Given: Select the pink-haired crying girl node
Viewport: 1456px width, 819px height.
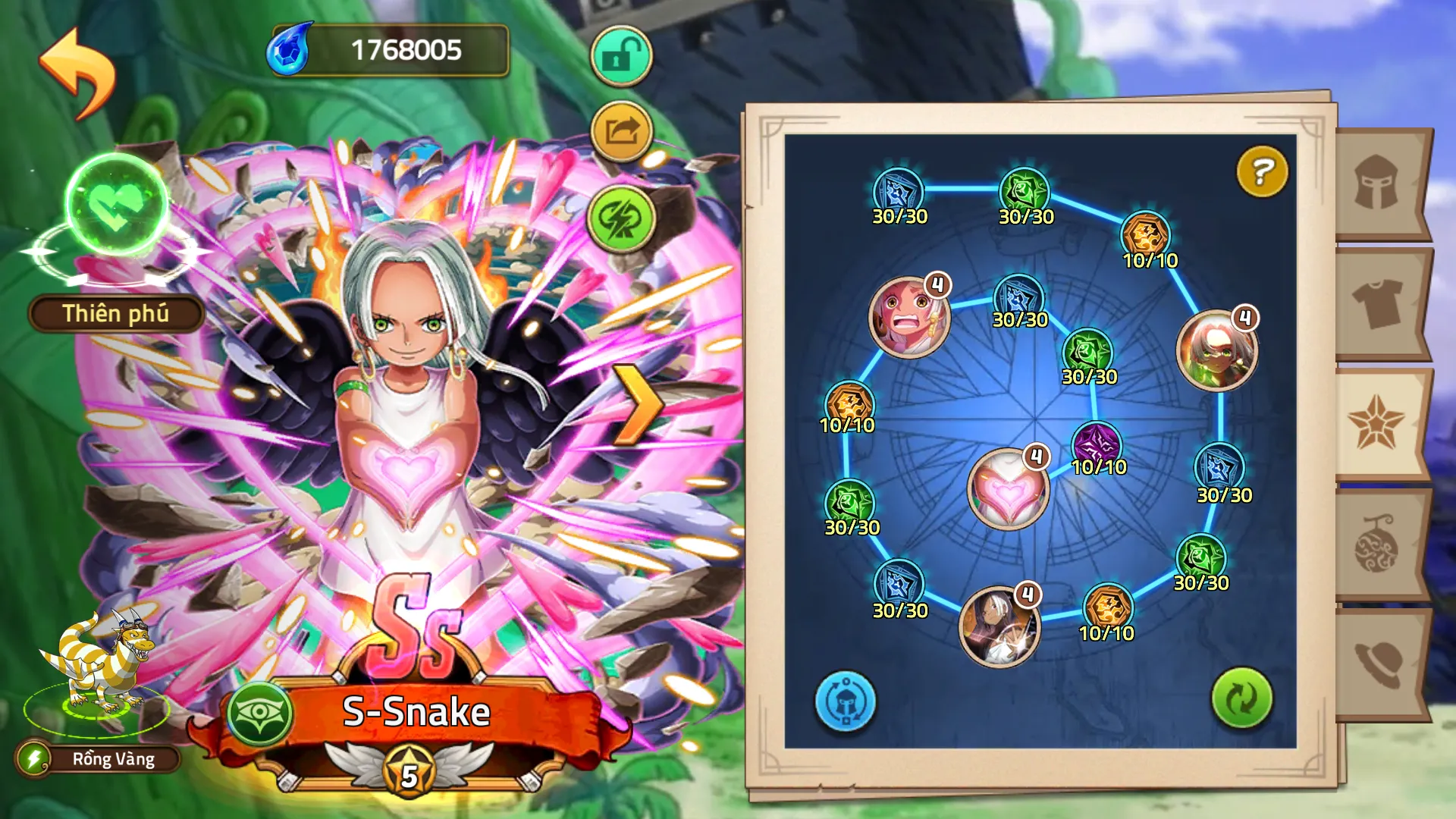Looking at the screenshot, I should click(908, 316).
